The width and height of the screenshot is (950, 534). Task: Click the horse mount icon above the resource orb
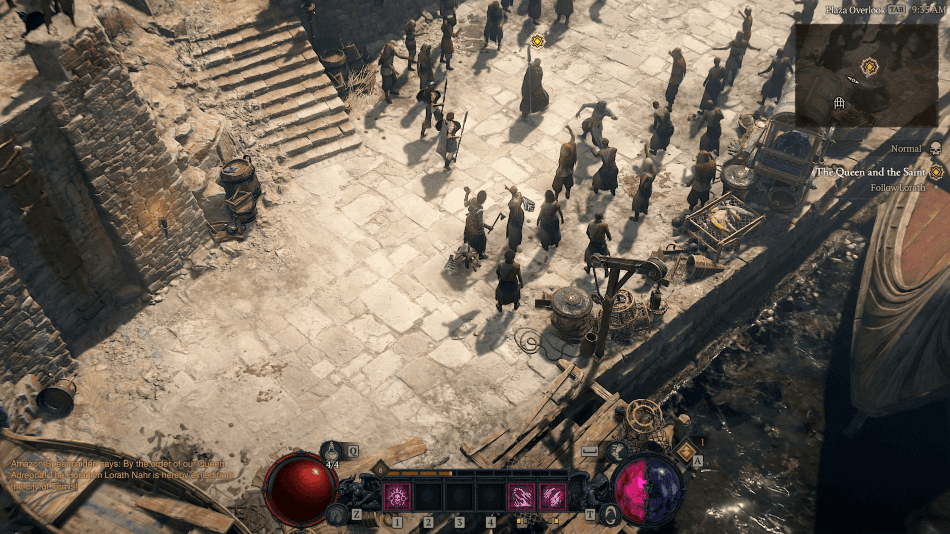(617, 452)
